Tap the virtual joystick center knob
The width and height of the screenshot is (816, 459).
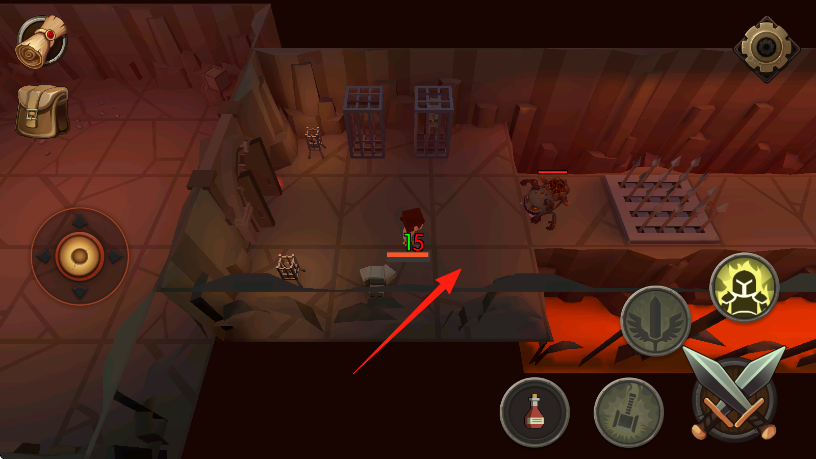(x=80, y=256)
